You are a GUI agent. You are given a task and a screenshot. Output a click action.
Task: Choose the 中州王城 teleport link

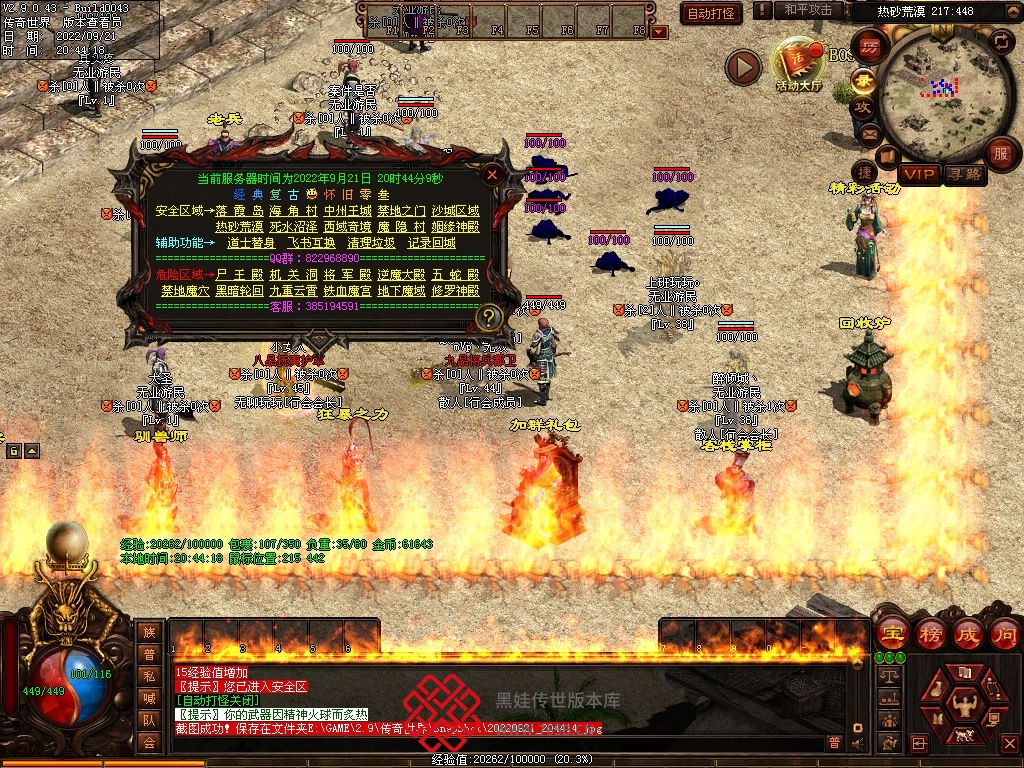[347, 211]
